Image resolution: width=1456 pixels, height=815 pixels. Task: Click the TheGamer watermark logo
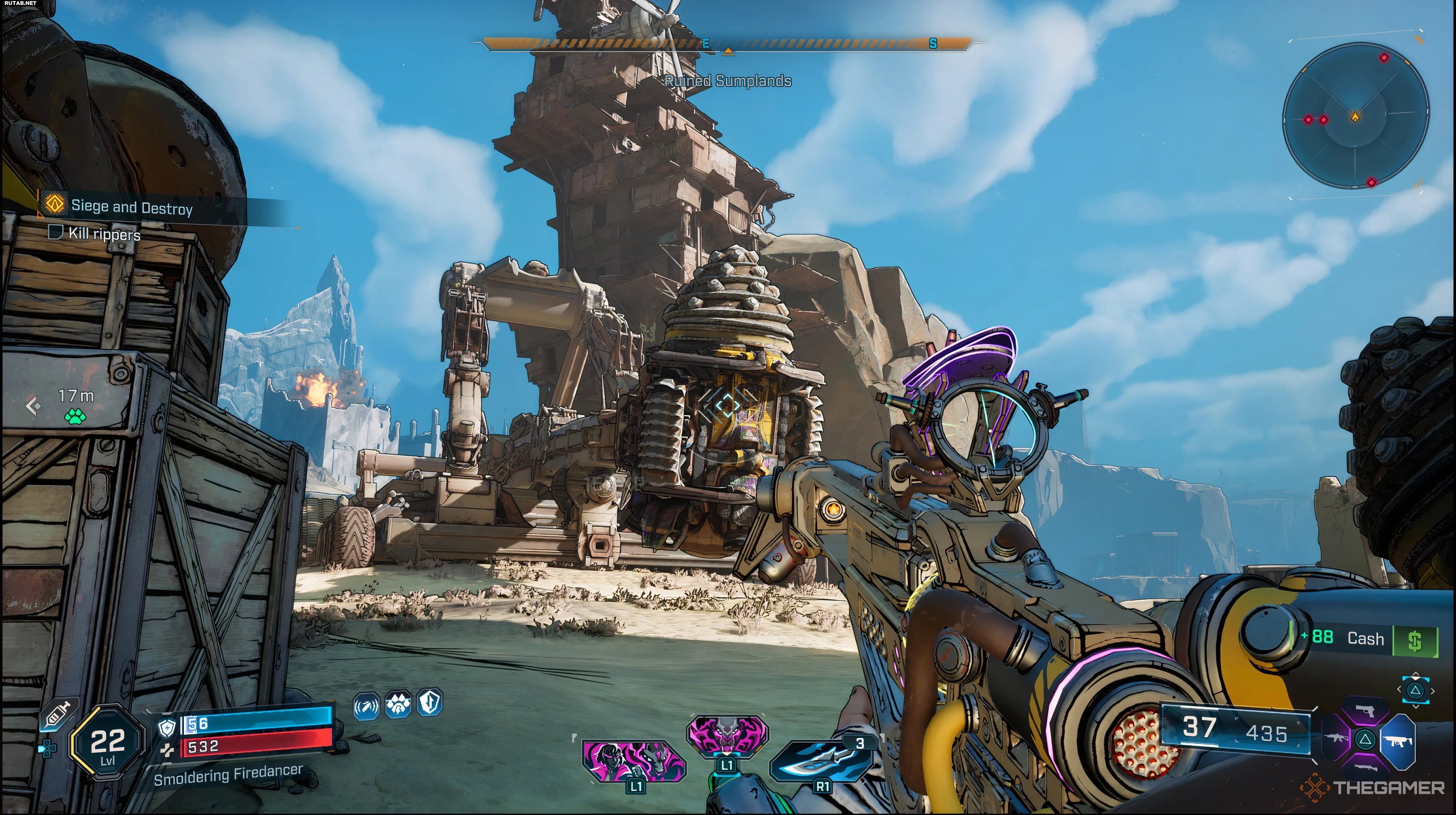(x=1373, y=787)
